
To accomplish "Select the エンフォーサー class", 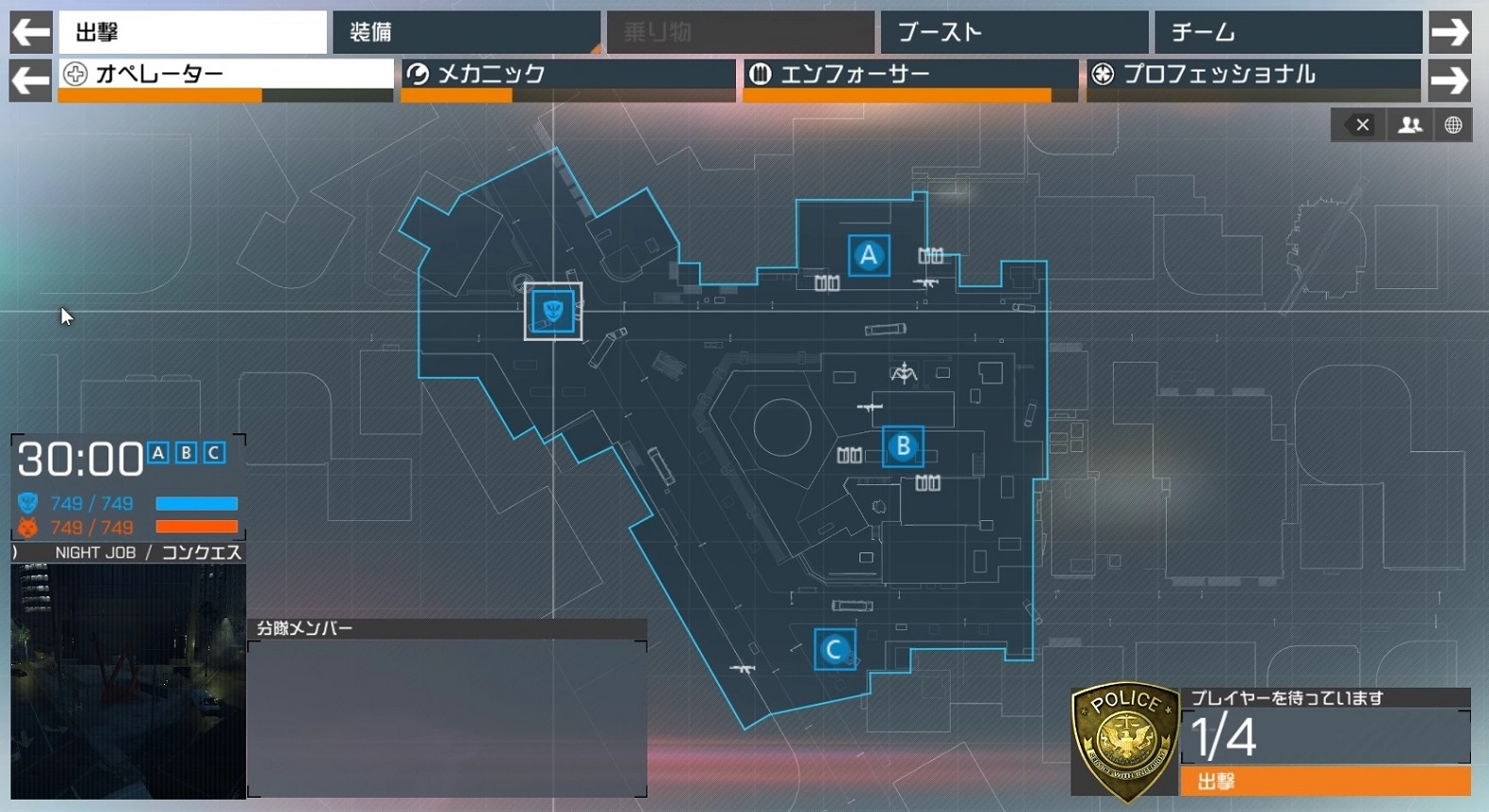I will (x=910, y=75).
